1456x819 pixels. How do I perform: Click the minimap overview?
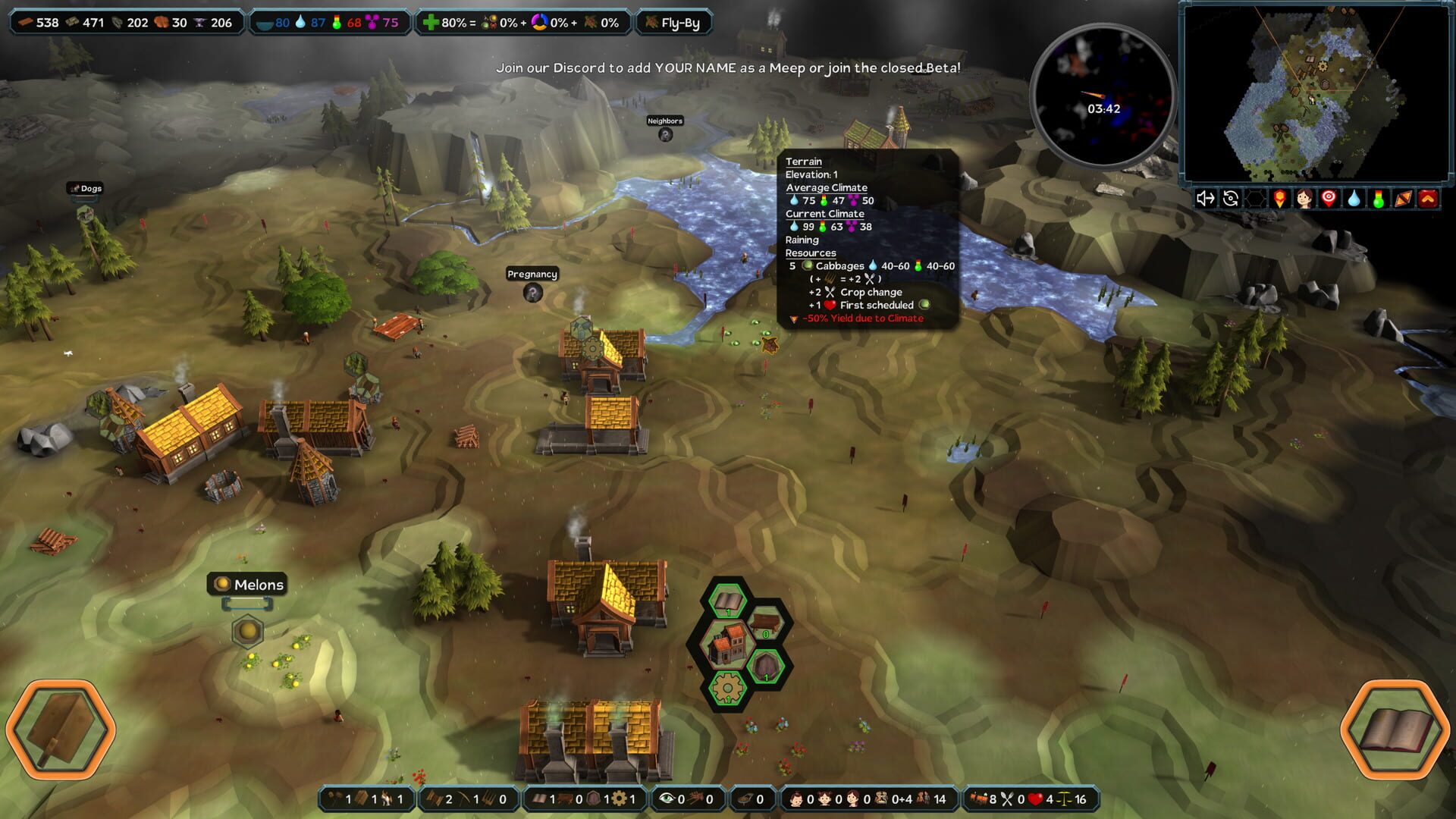pos(1316,93)
